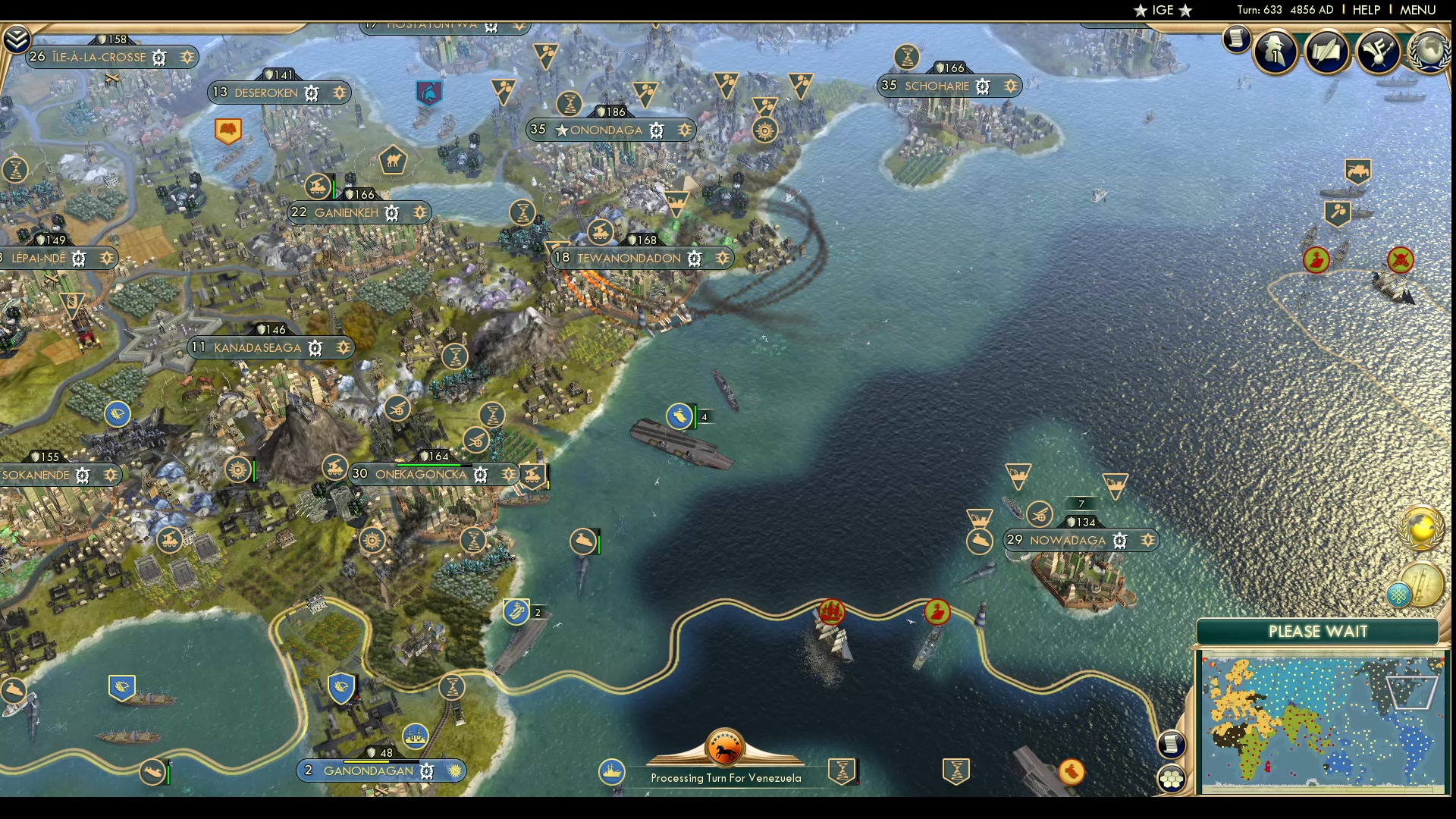Screen dimensions: 1456x819
Task: Click the scroll log icon beside the minimap
Action: coord(1172,745)
